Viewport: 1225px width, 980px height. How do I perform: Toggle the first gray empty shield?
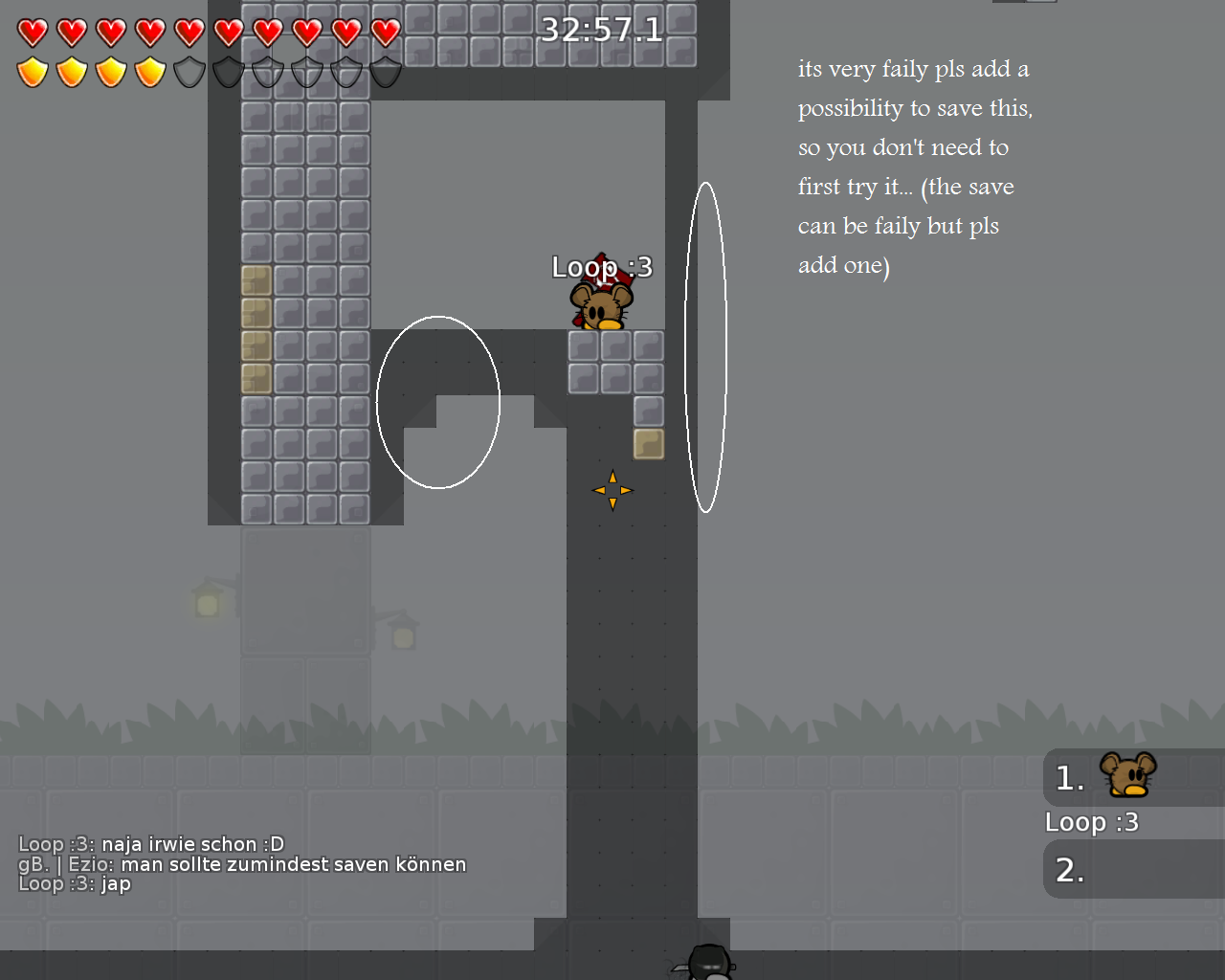[188, 71]
